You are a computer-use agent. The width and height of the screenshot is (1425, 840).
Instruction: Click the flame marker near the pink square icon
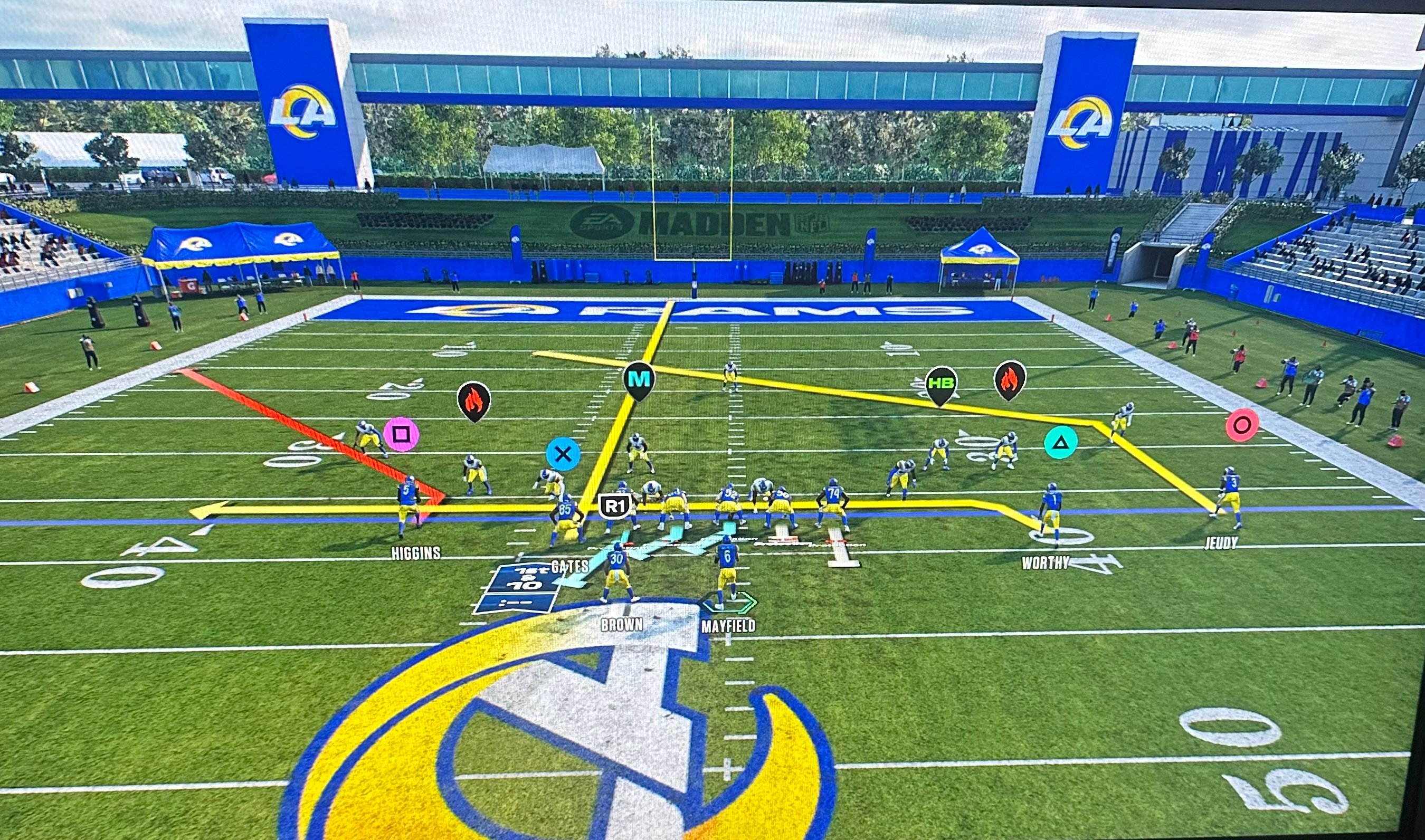coord(473,399)
